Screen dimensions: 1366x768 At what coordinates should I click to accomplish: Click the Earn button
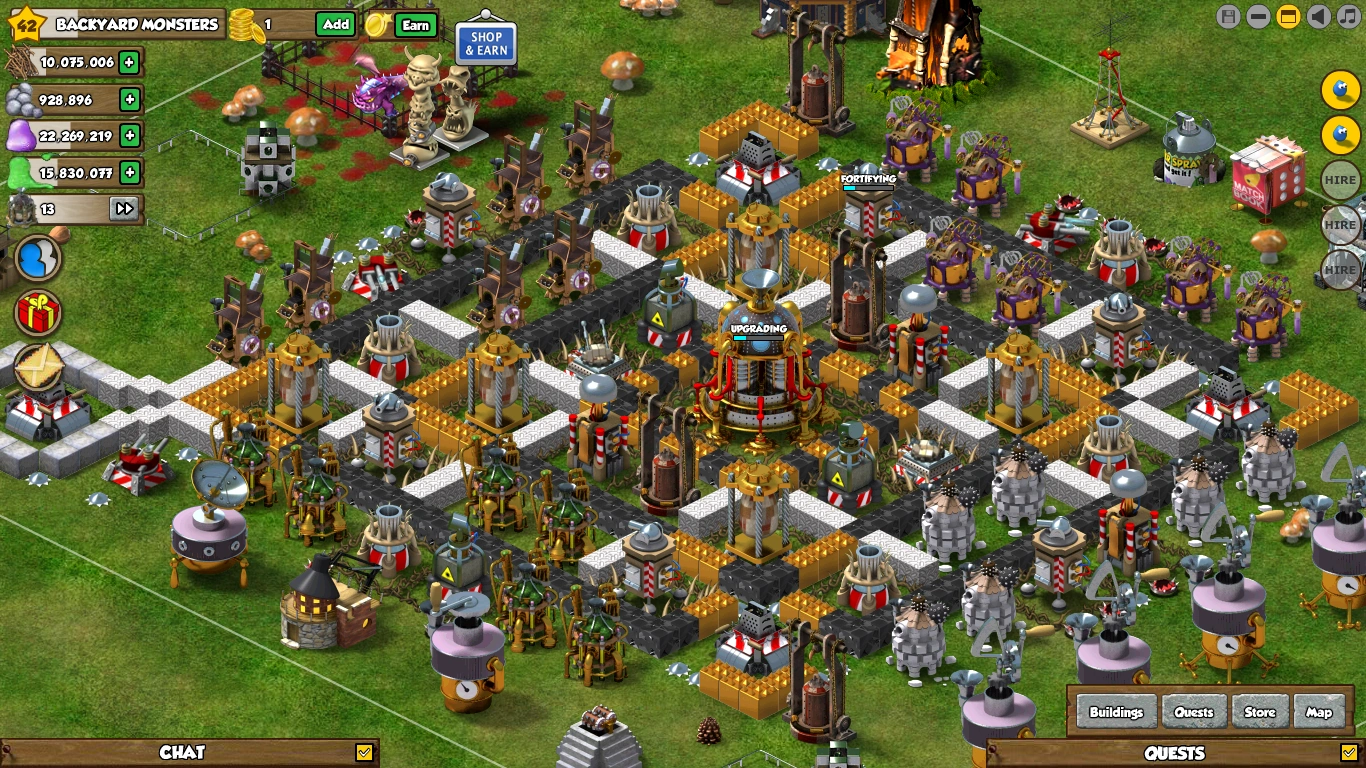pos(416,25)
